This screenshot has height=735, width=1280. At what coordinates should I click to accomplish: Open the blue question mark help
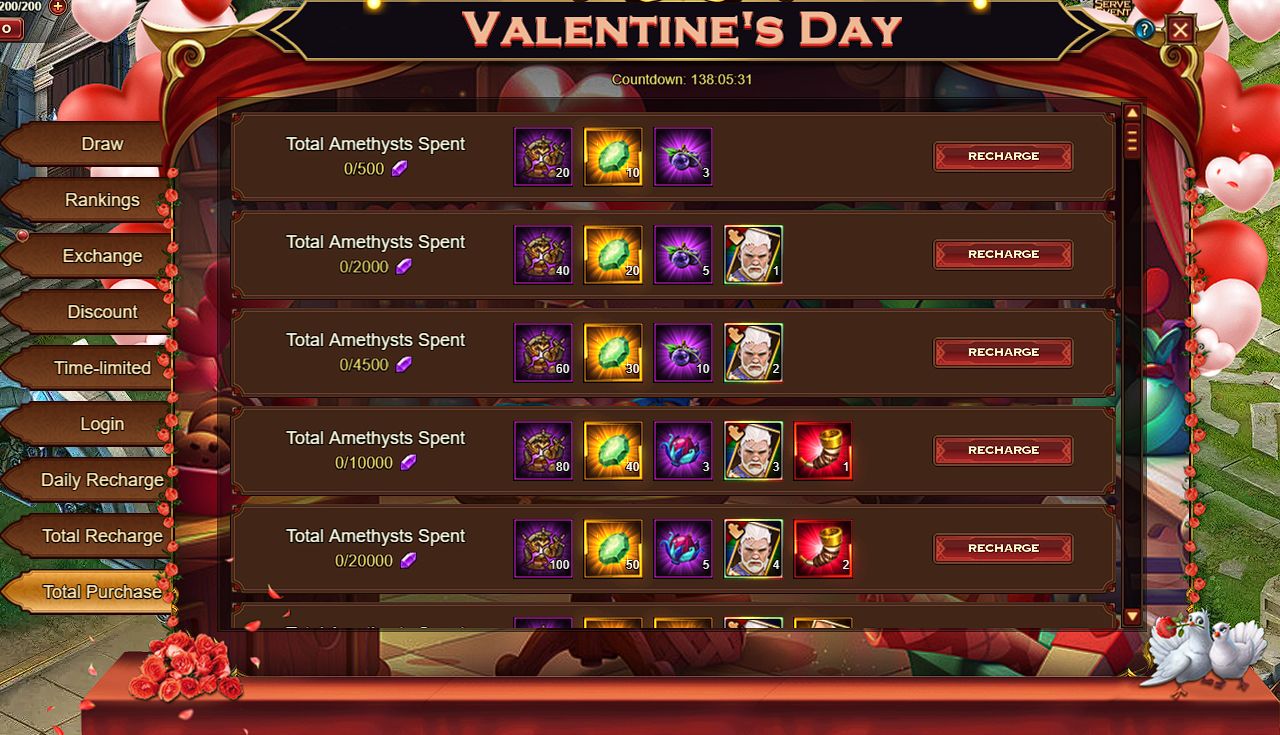[x=1145, y=30]
